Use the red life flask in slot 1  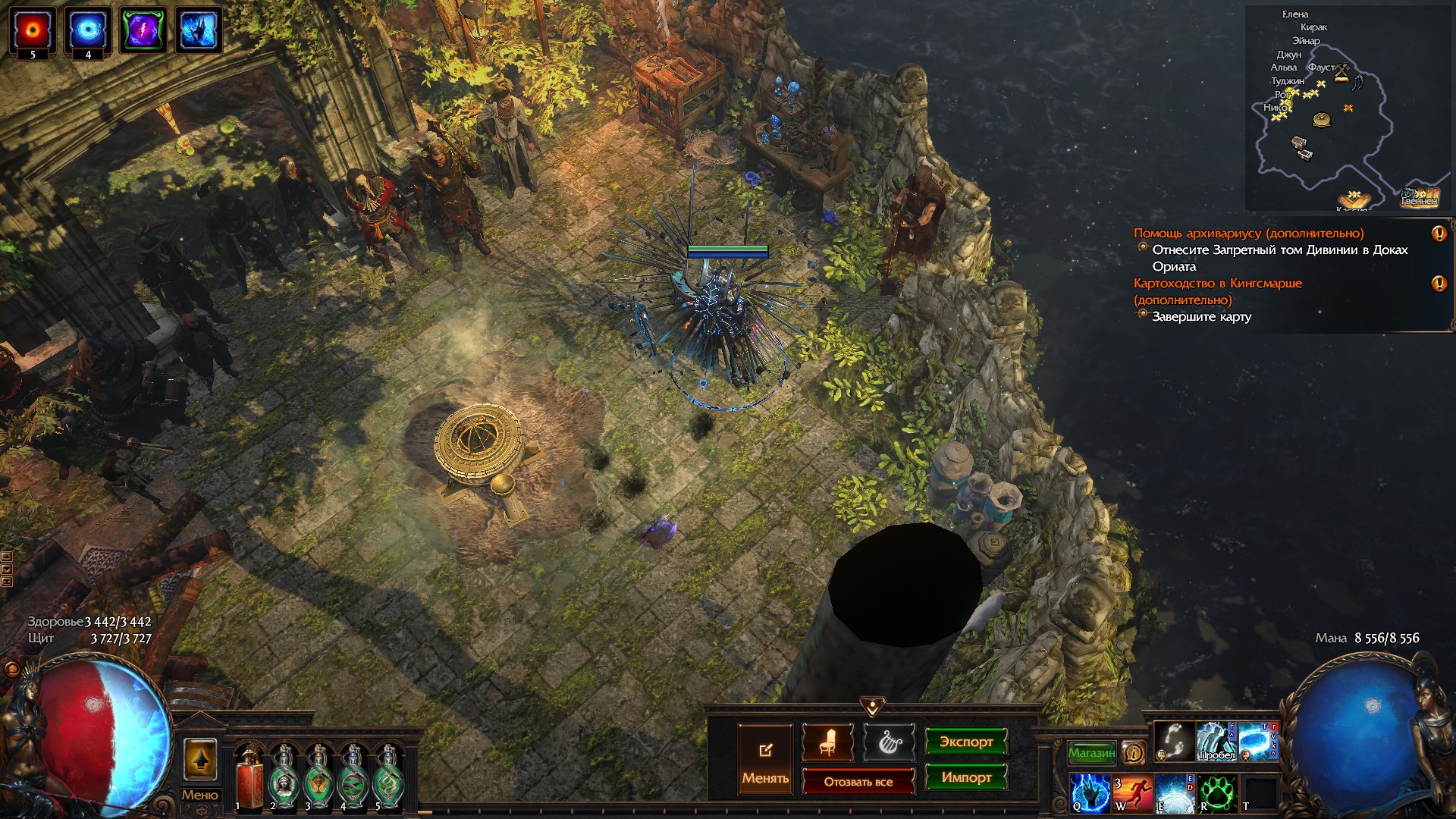249,777
